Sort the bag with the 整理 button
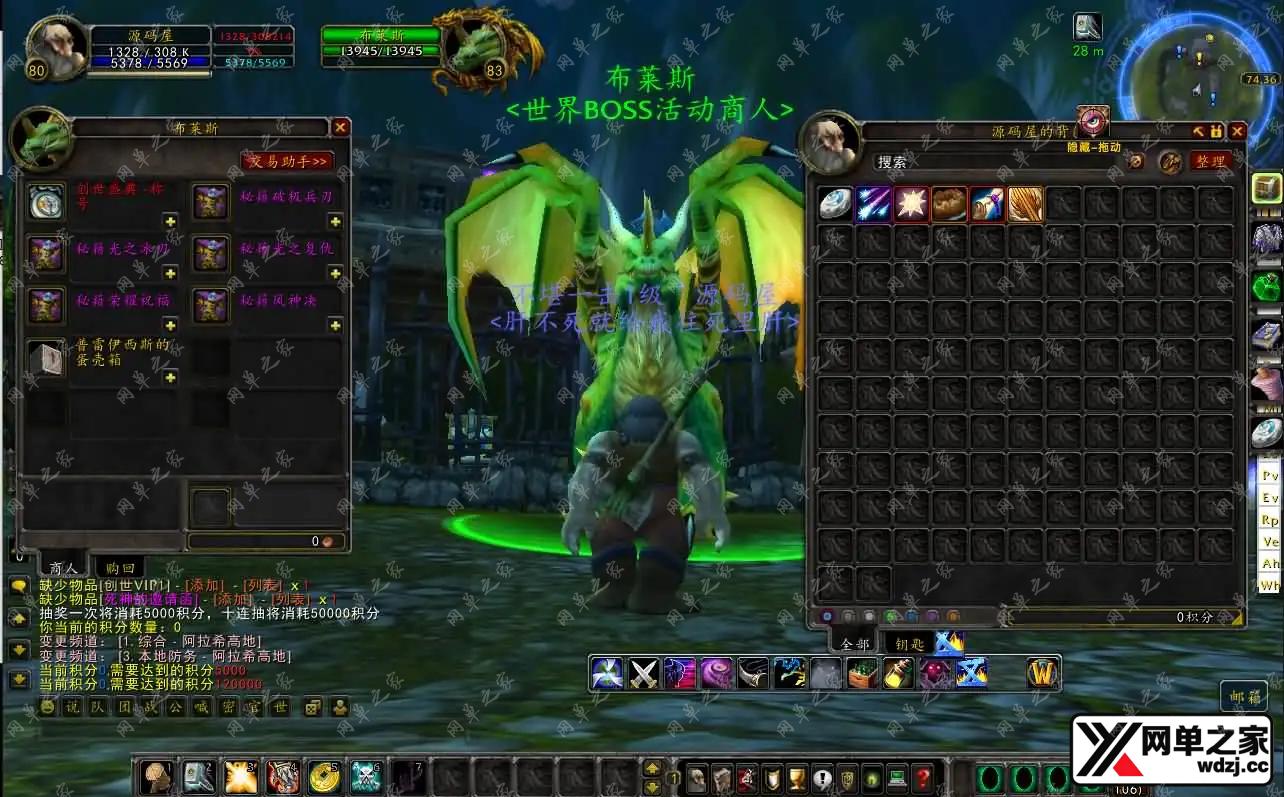This screenshot has width=1284, height=797. coord(1210,162)
